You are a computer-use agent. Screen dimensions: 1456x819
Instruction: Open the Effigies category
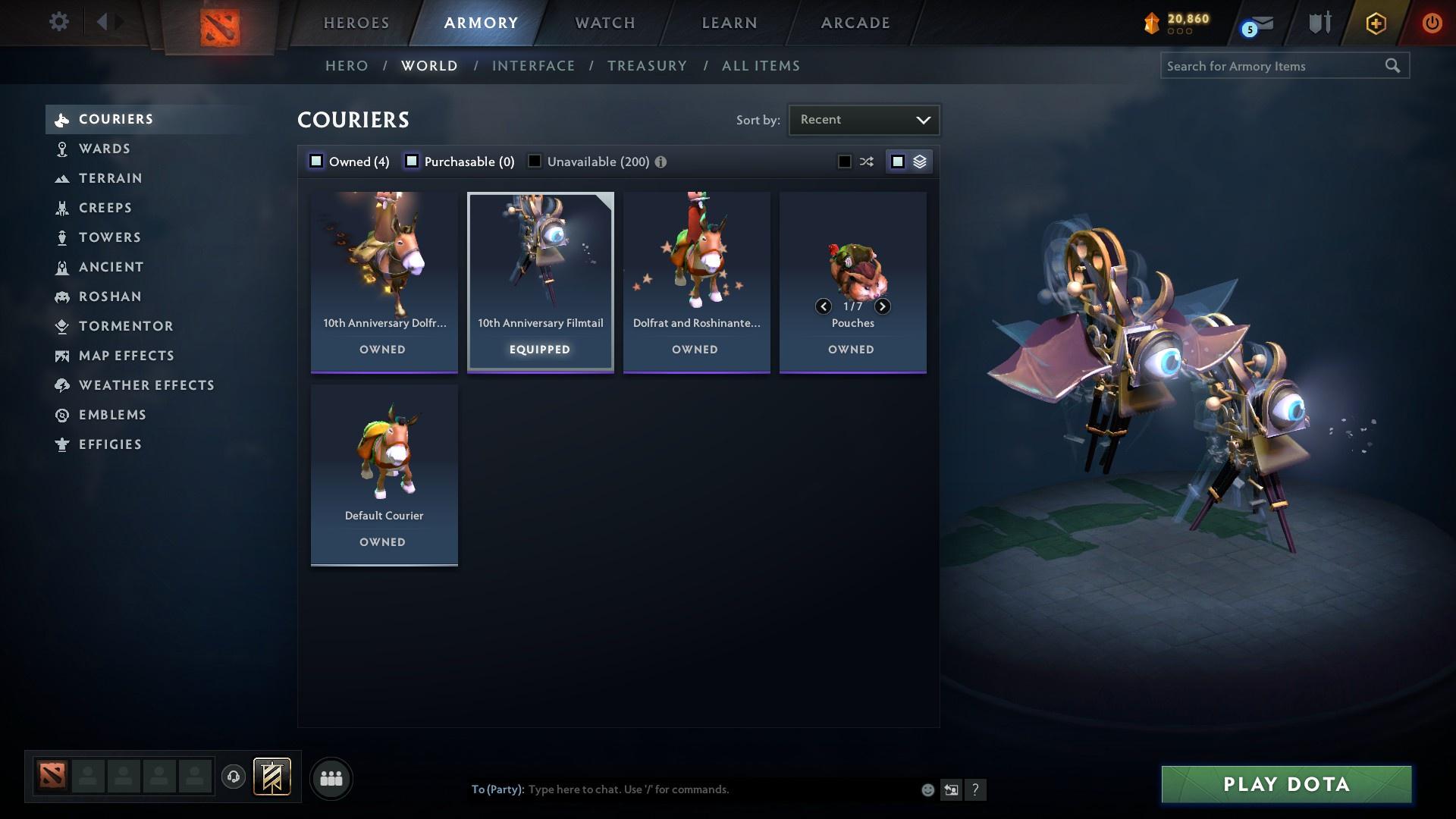pos(111,444)
